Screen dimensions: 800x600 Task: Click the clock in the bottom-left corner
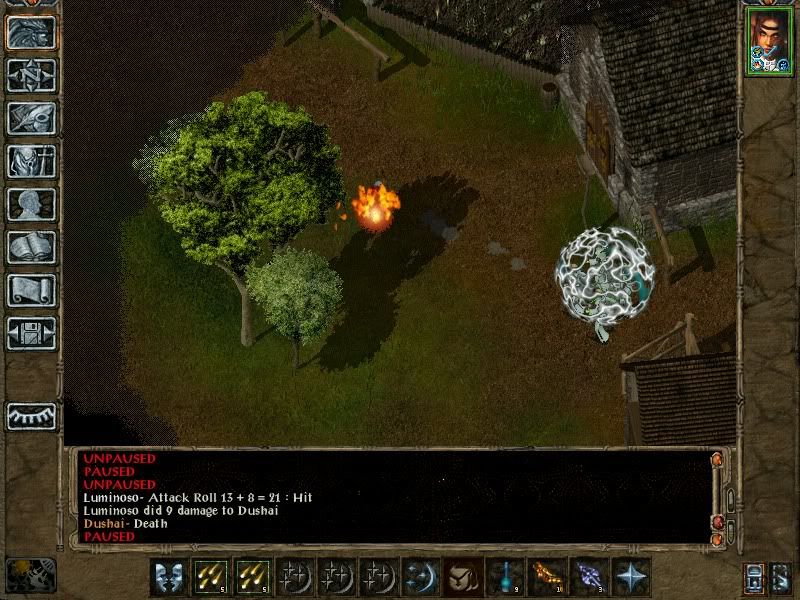coord(30,575)
